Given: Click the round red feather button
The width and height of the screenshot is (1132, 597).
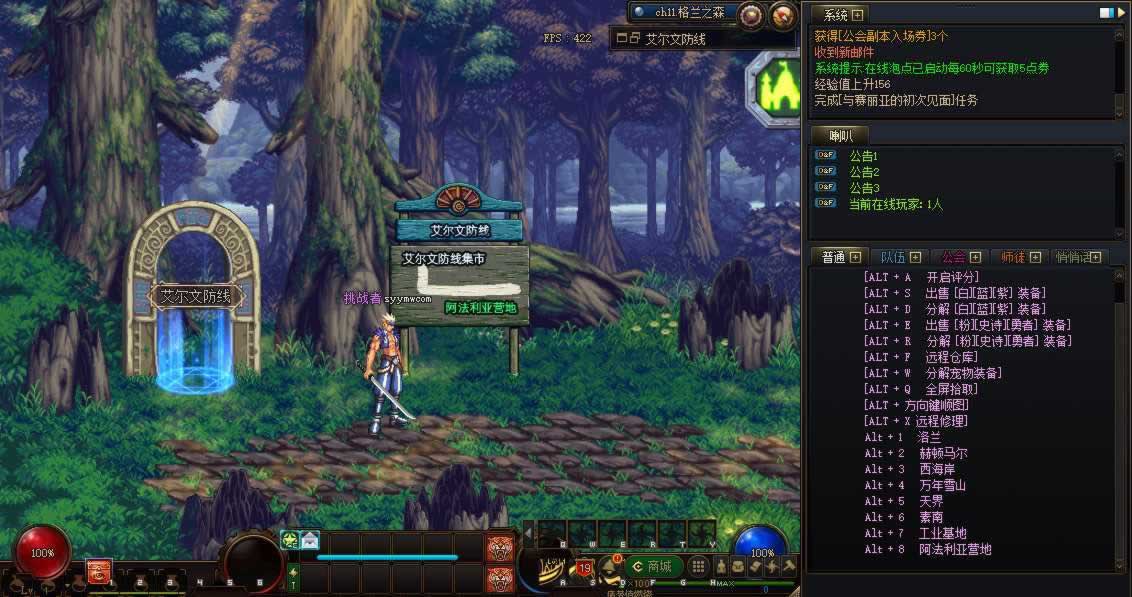Looking at the screenshot, I should [x=783, y=15].
